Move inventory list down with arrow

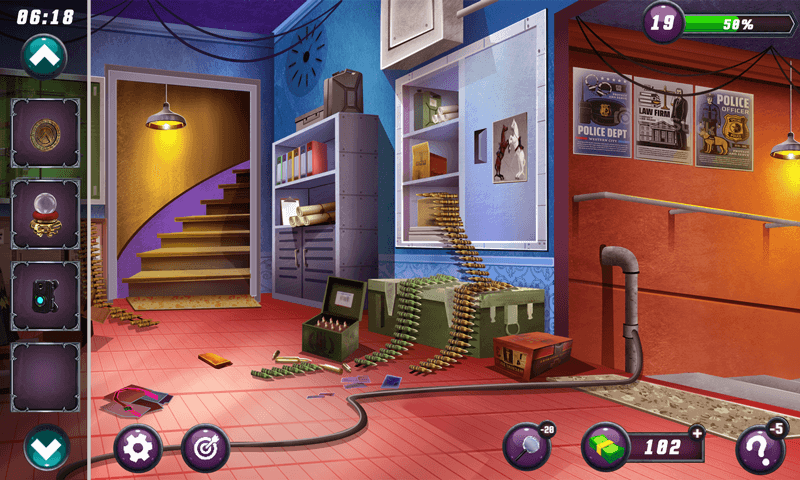(45, 448)
